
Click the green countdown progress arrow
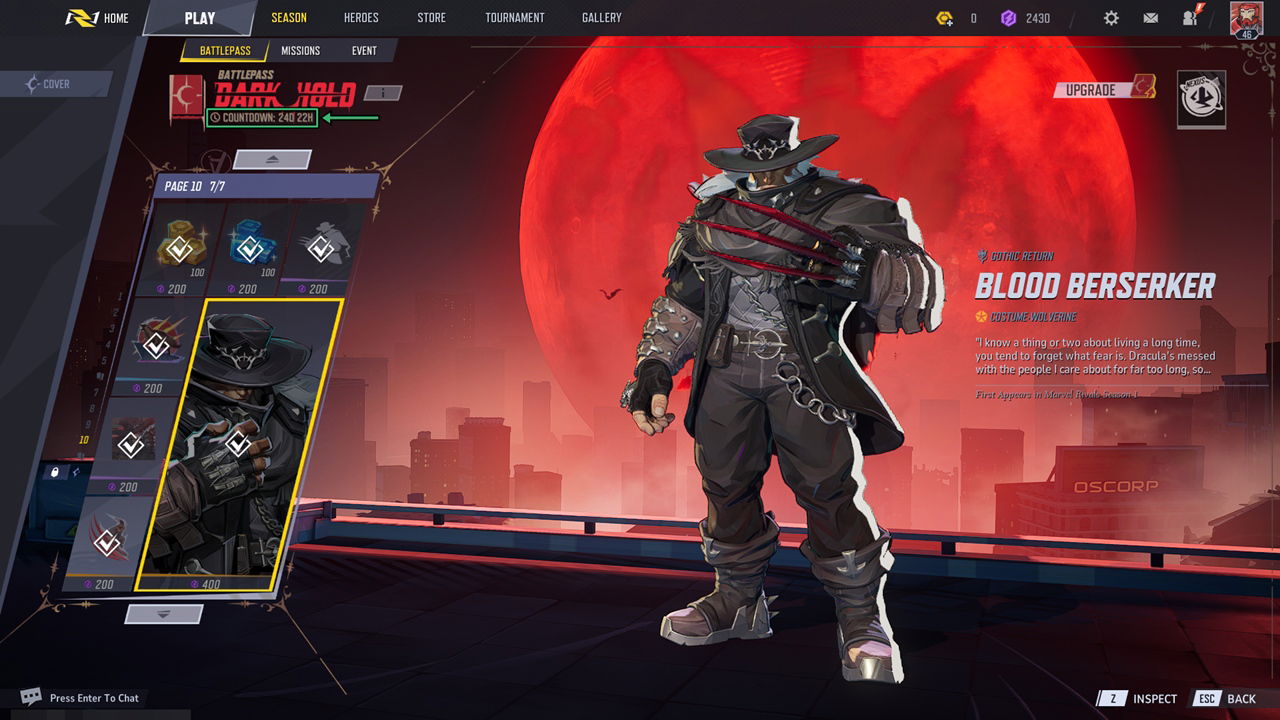pyautogui.click(x=350, y=118)
